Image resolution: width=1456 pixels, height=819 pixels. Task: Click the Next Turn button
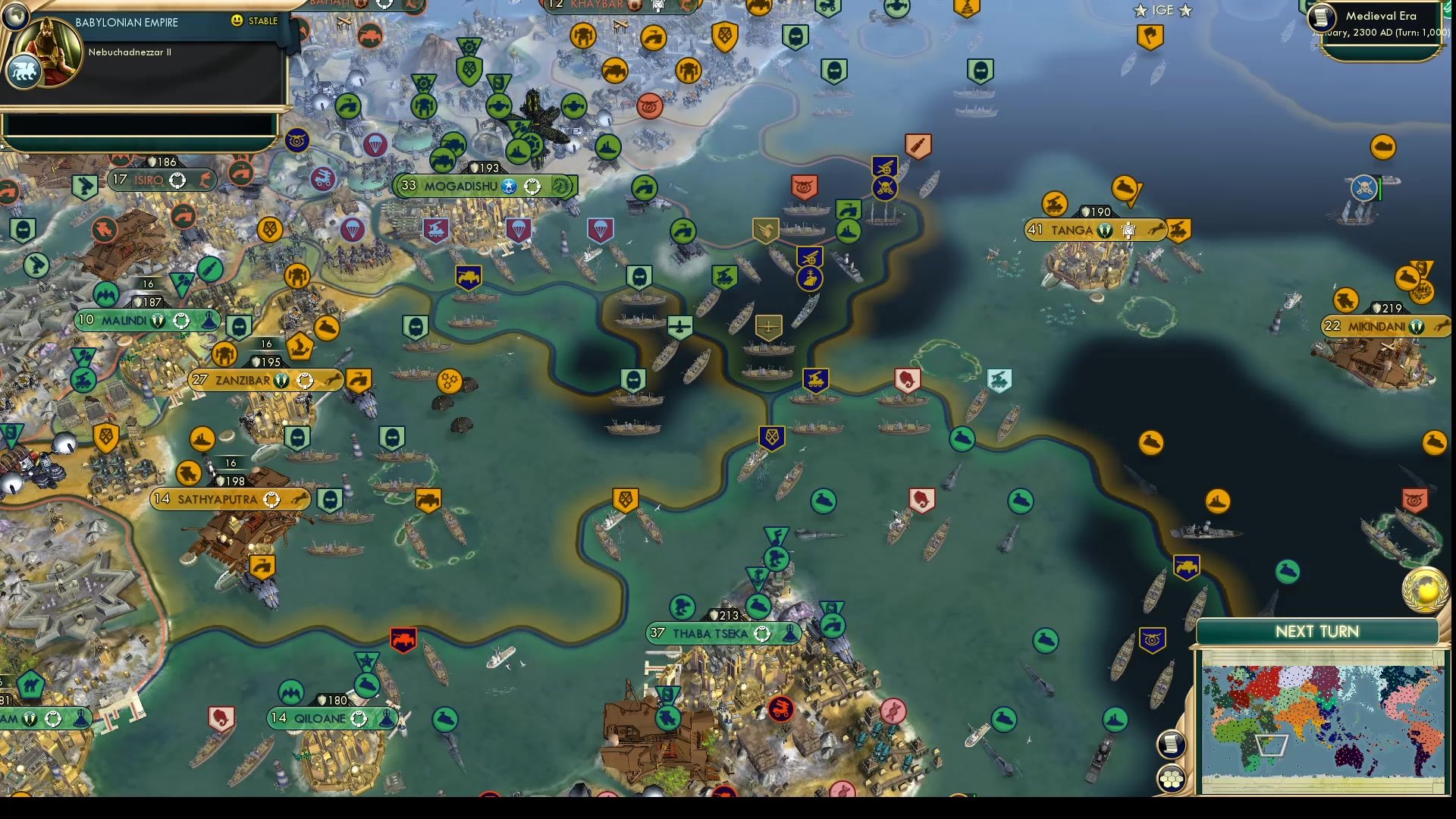pos(1316,631)
